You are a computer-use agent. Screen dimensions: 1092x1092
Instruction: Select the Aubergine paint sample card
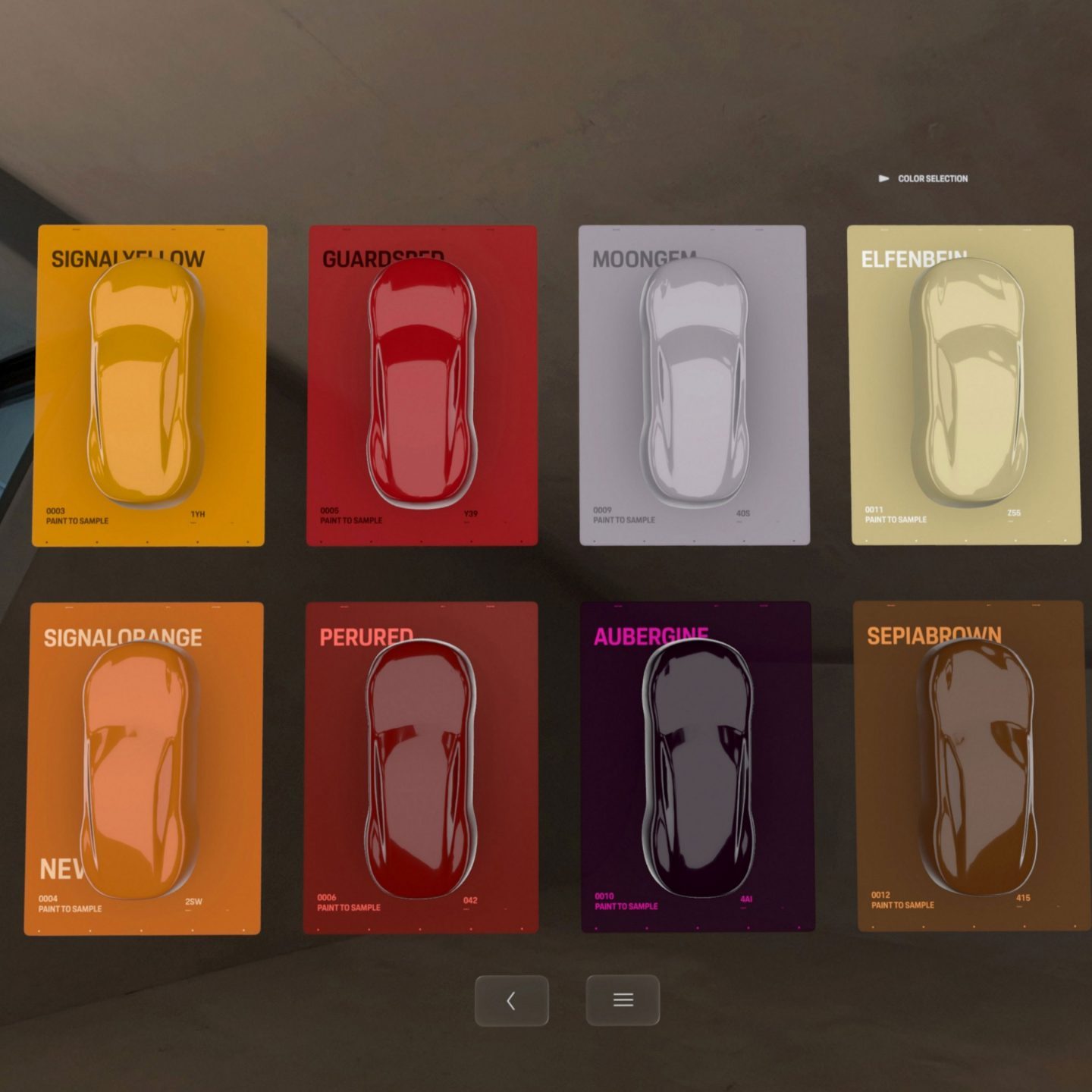(697, 767)
